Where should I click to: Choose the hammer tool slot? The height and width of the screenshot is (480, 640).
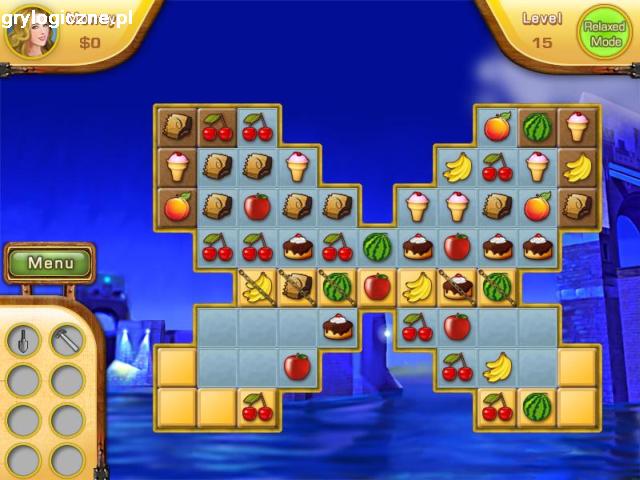point(67,340)
